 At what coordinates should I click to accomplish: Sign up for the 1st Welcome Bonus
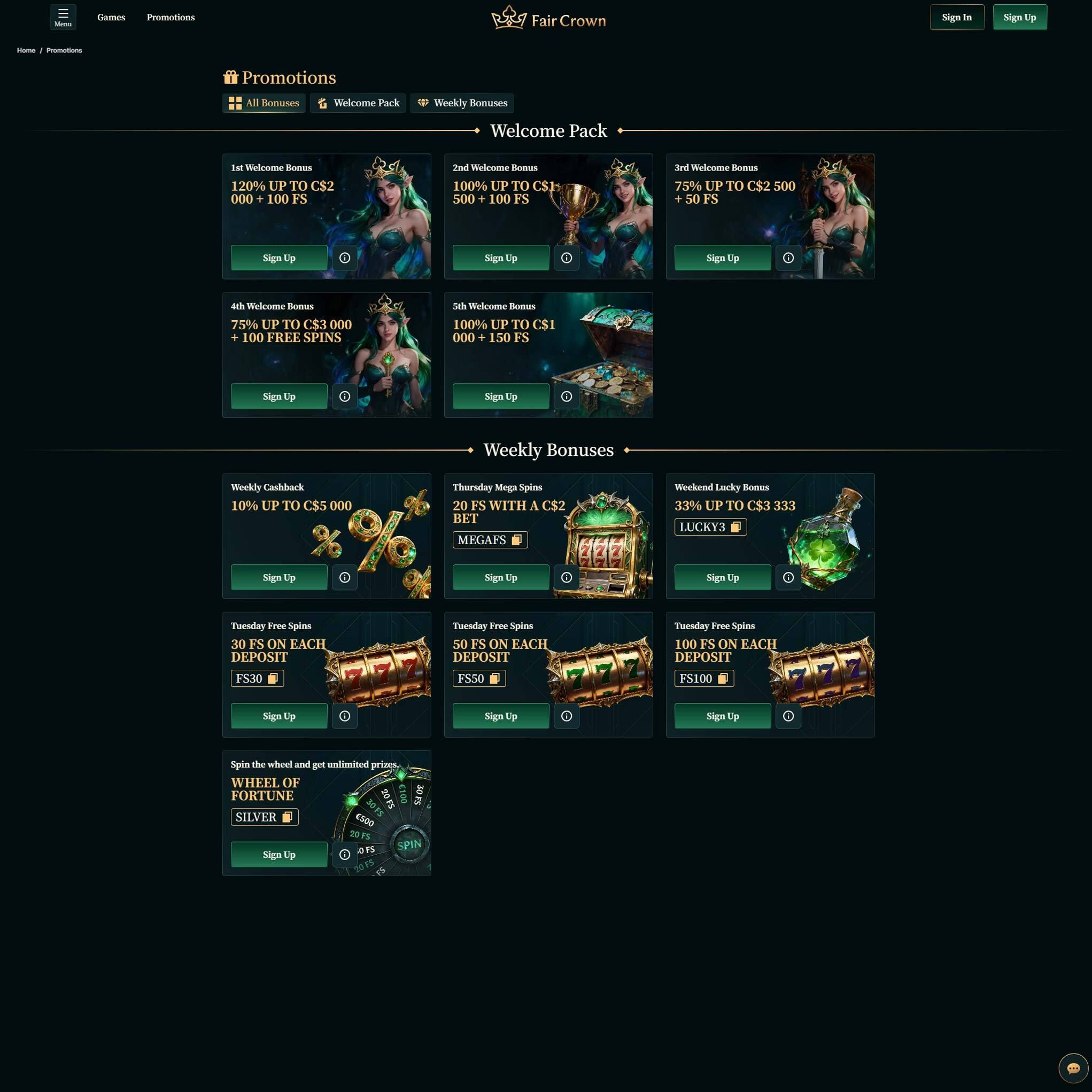(x=278, y=258)
